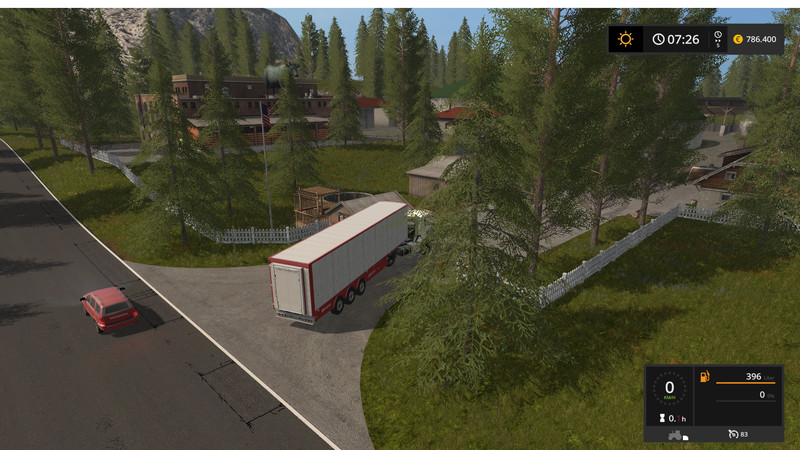The image size is (800, 450).
Task: Click the sunny weather icon
Action: pos(626,39)
